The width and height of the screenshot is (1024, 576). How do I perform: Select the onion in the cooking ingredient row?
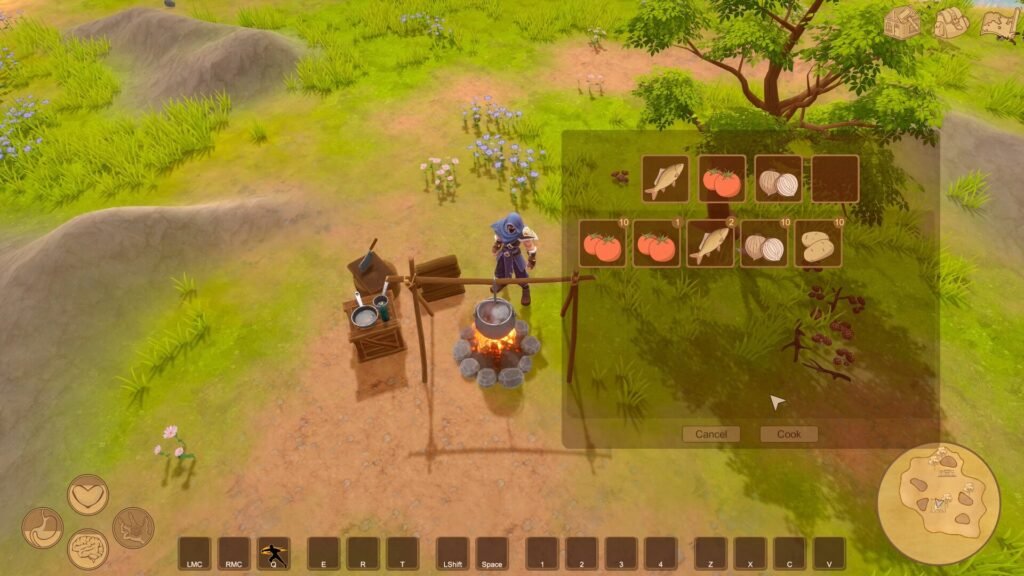(x=778, y=179)
